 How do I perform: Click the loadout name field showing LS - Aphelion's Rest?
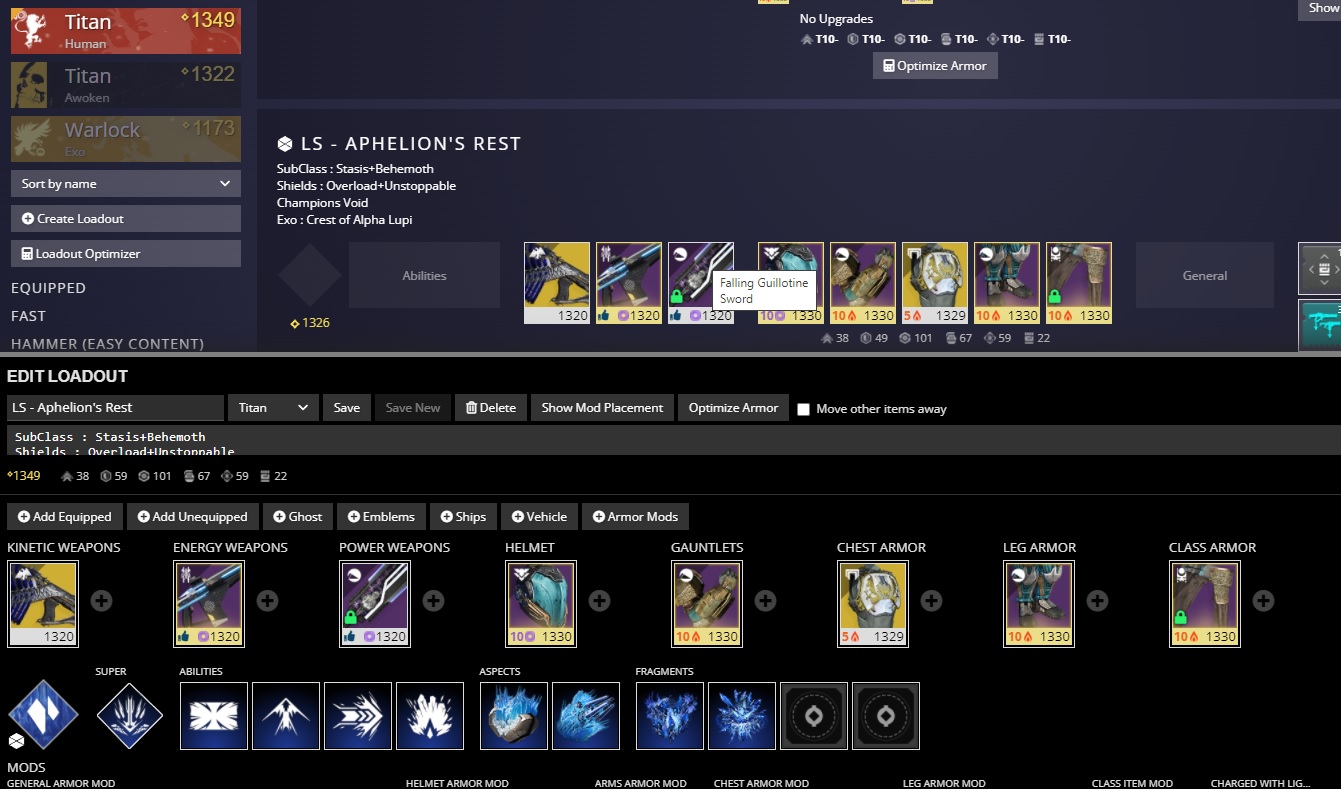(115, 407)
